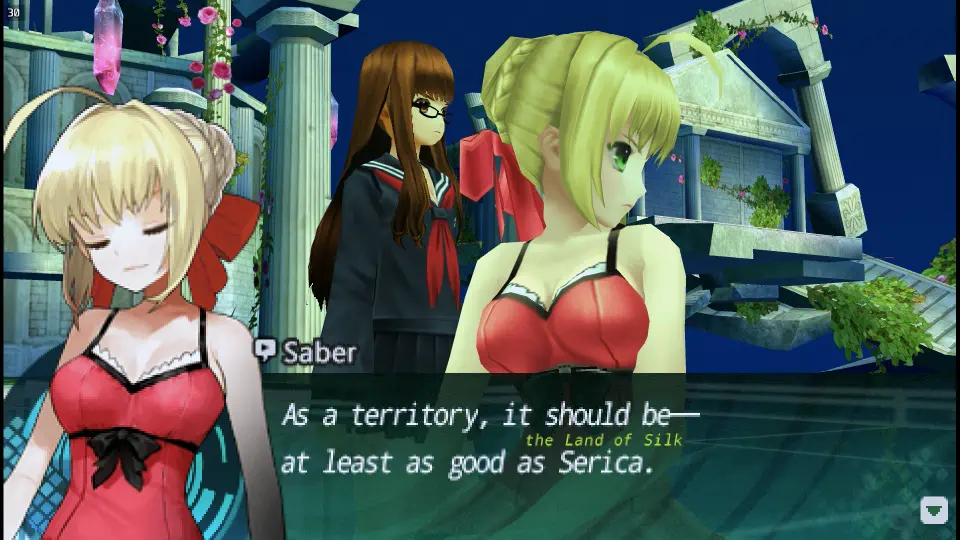Advance dialogue with the green down-arrow button
This screenshot has width=960, height=540.
(x=933, y=510)
